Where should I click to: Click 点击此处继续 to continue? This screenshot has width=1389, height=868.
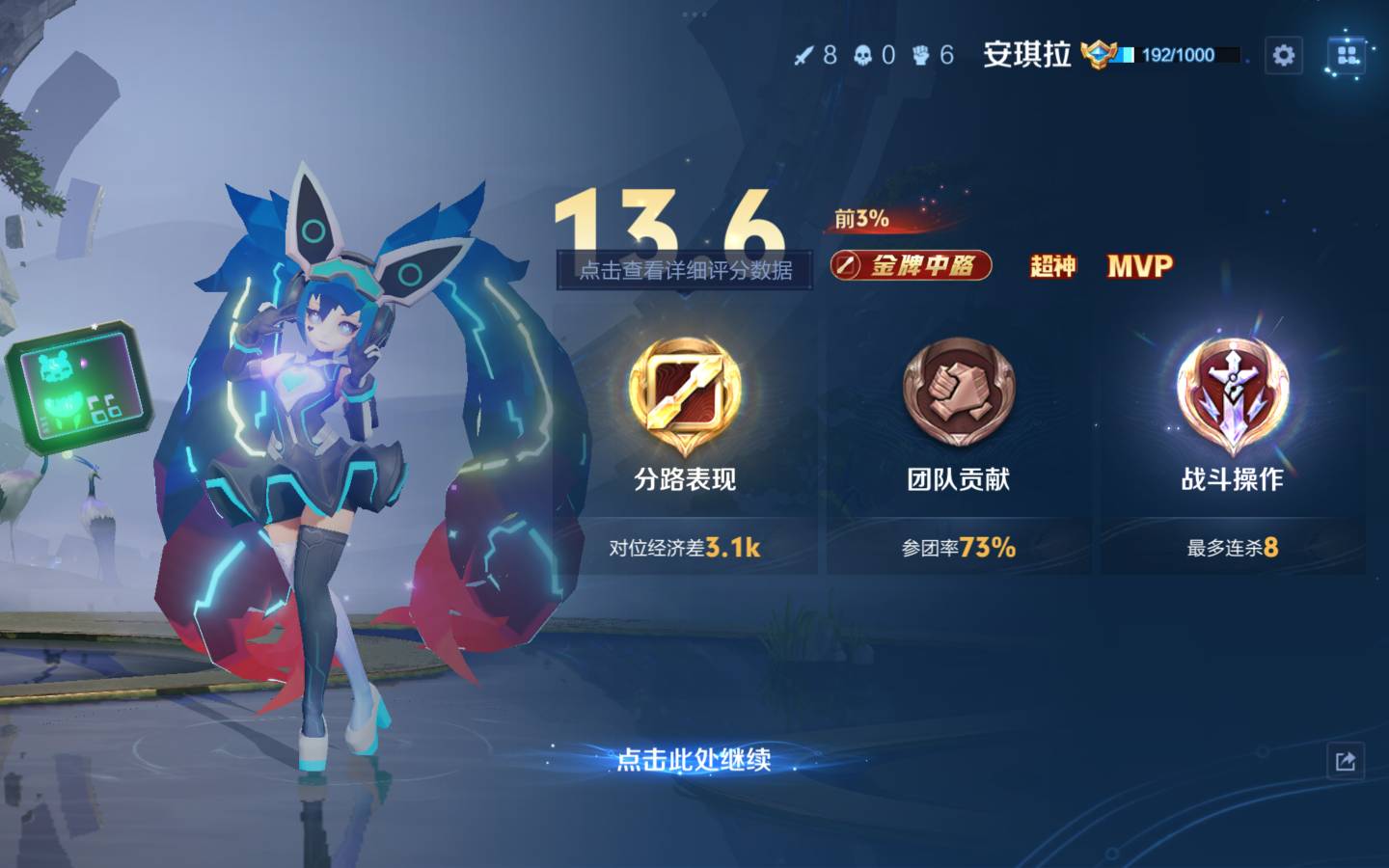pos(694,760)
